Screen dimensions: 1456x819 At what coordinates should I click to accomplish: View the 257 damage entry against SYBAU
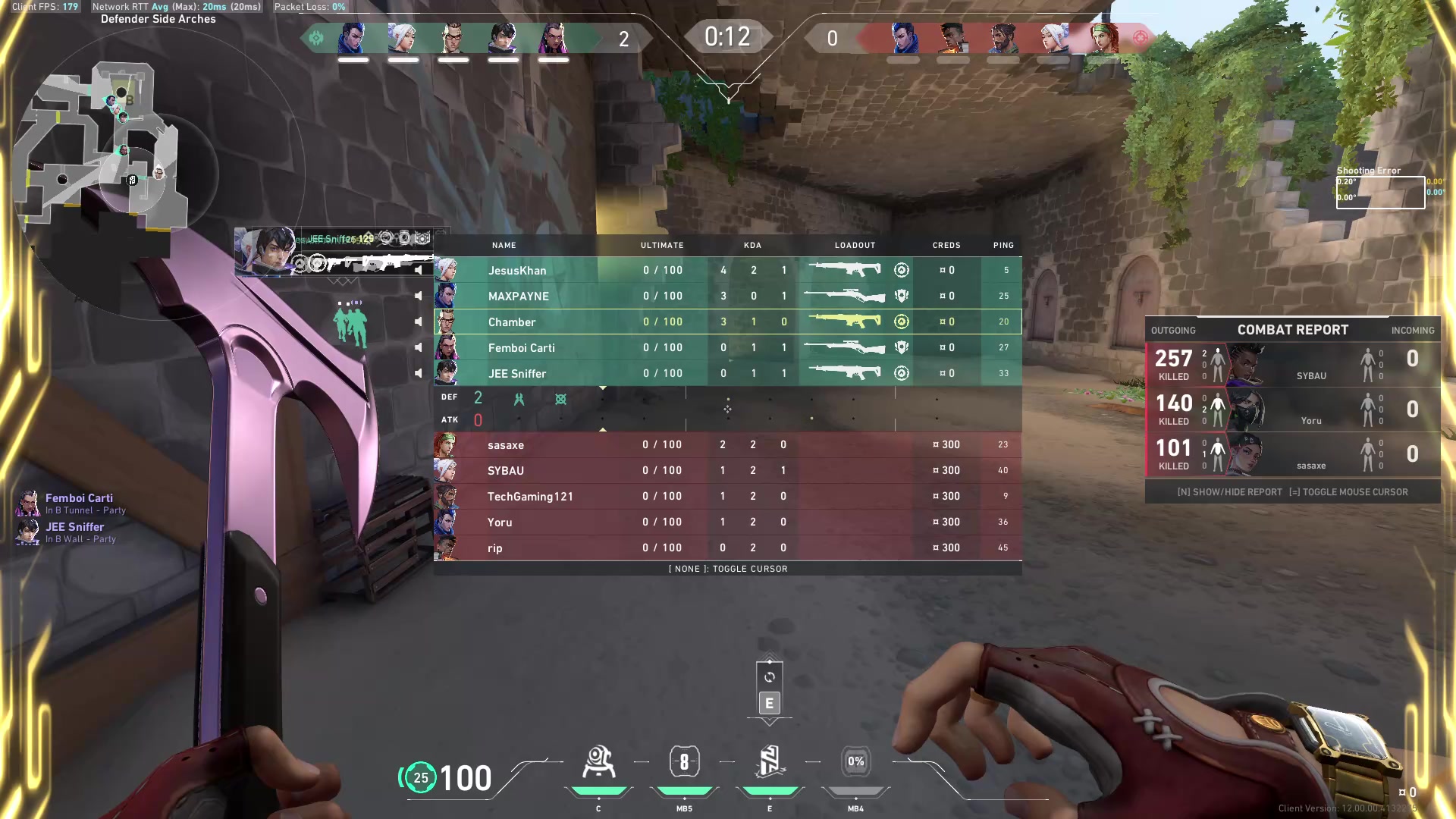tap(1292, 365)
